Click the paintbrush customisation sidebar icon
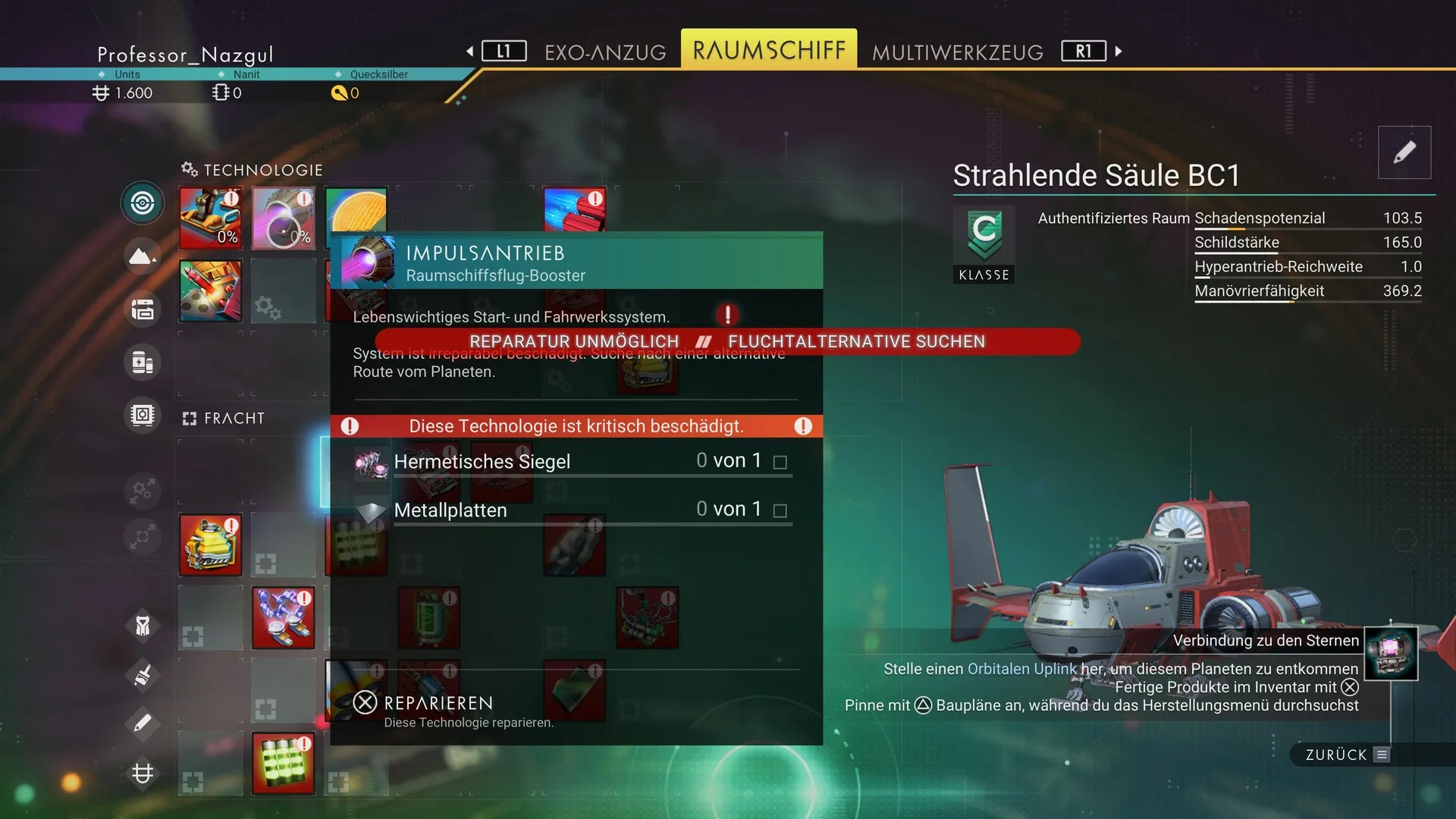The height and width of the screenshot is (819, 1456). 143,674
